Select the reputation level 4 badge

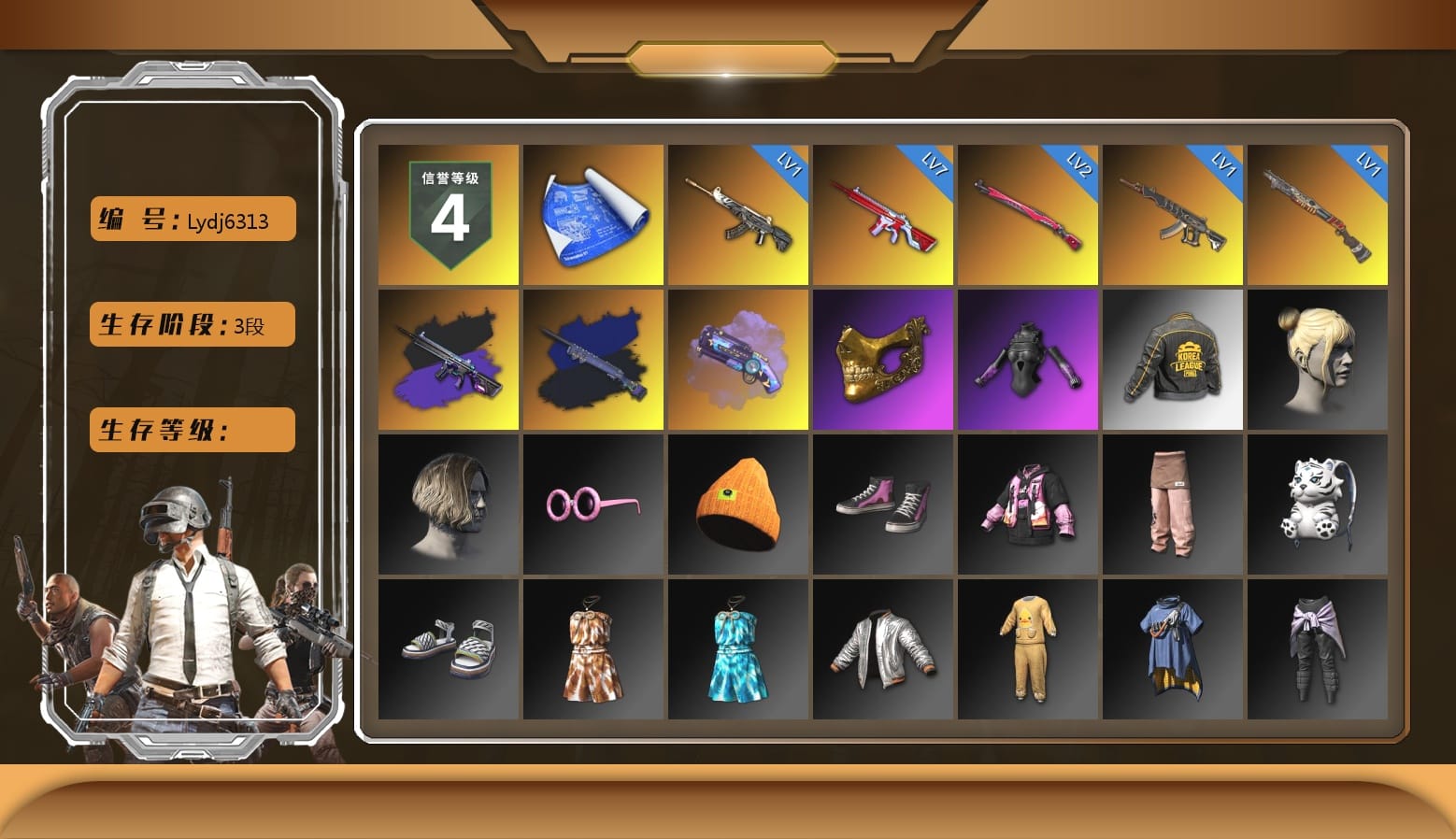(447, 215)
